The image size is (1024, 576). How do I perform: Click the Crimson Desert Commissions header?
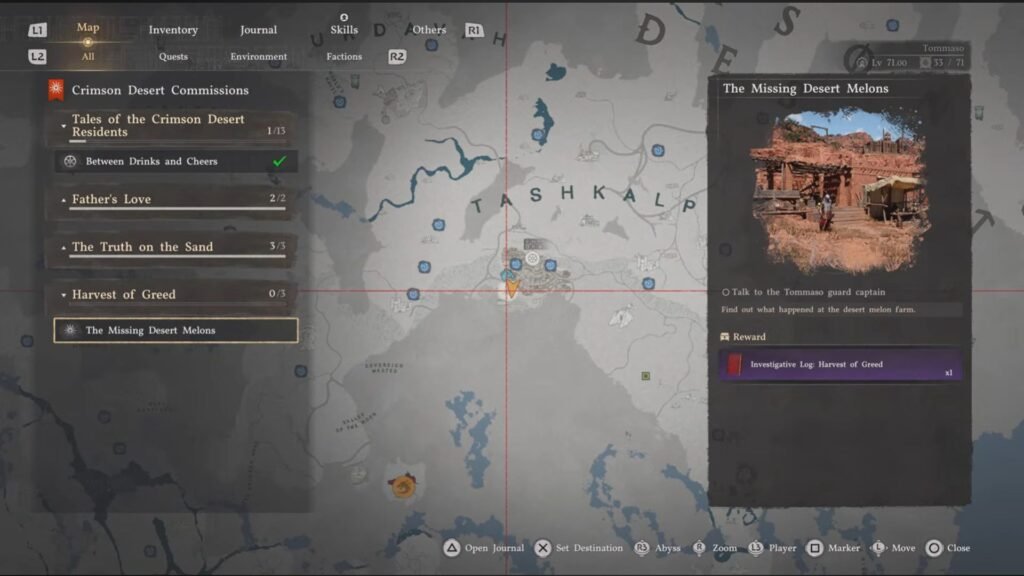tap(160, 91)
